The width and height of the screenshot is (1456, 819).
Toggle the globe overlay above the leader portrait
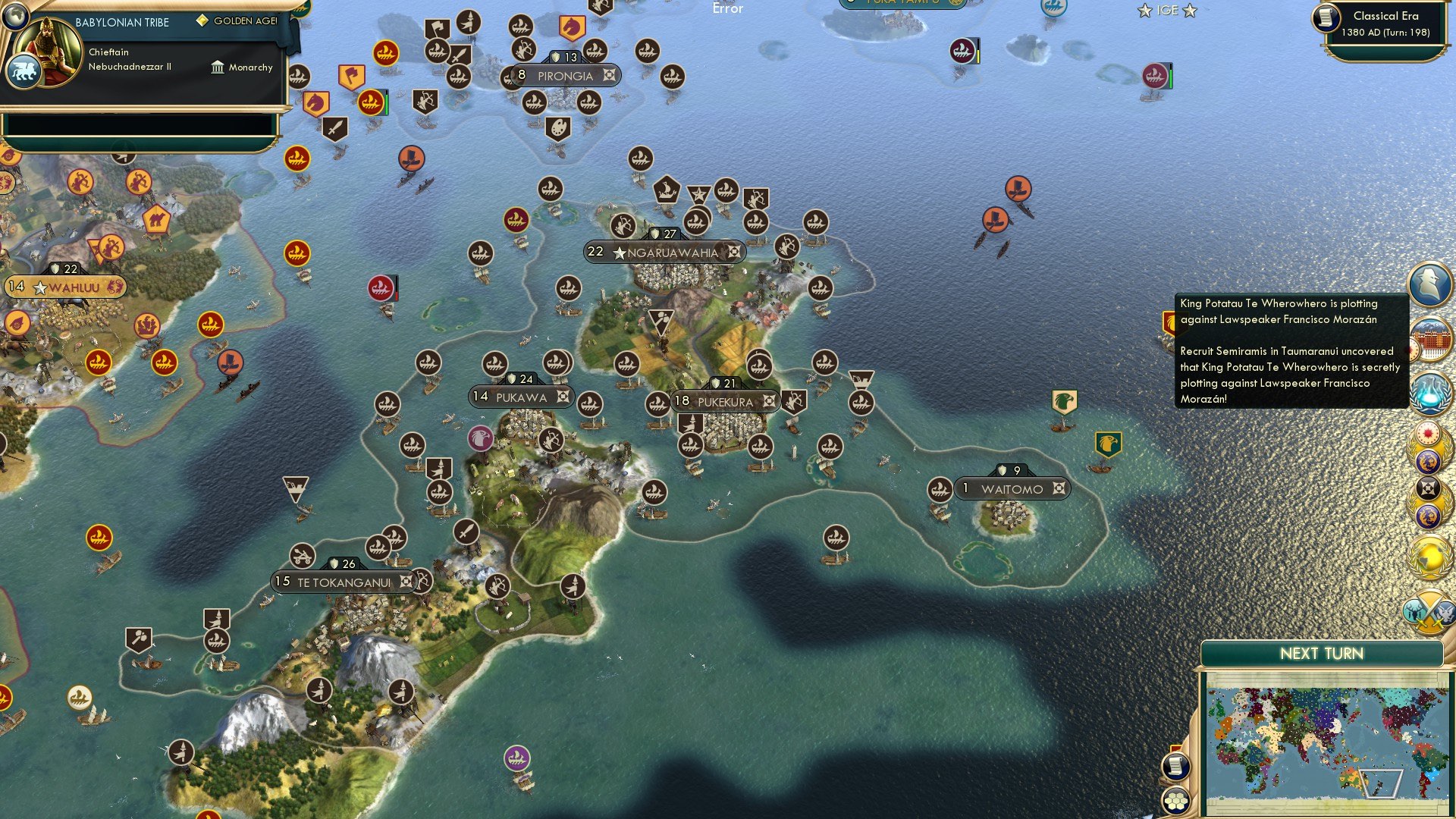point(14,17)
